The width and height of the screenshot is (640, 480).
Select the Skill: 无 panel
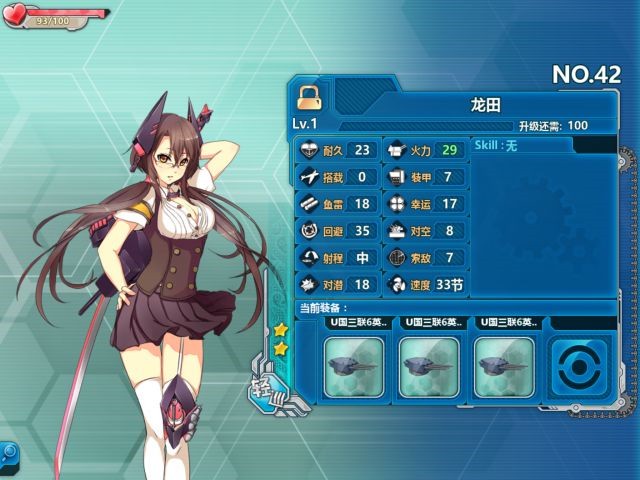(x=520, y=146)
